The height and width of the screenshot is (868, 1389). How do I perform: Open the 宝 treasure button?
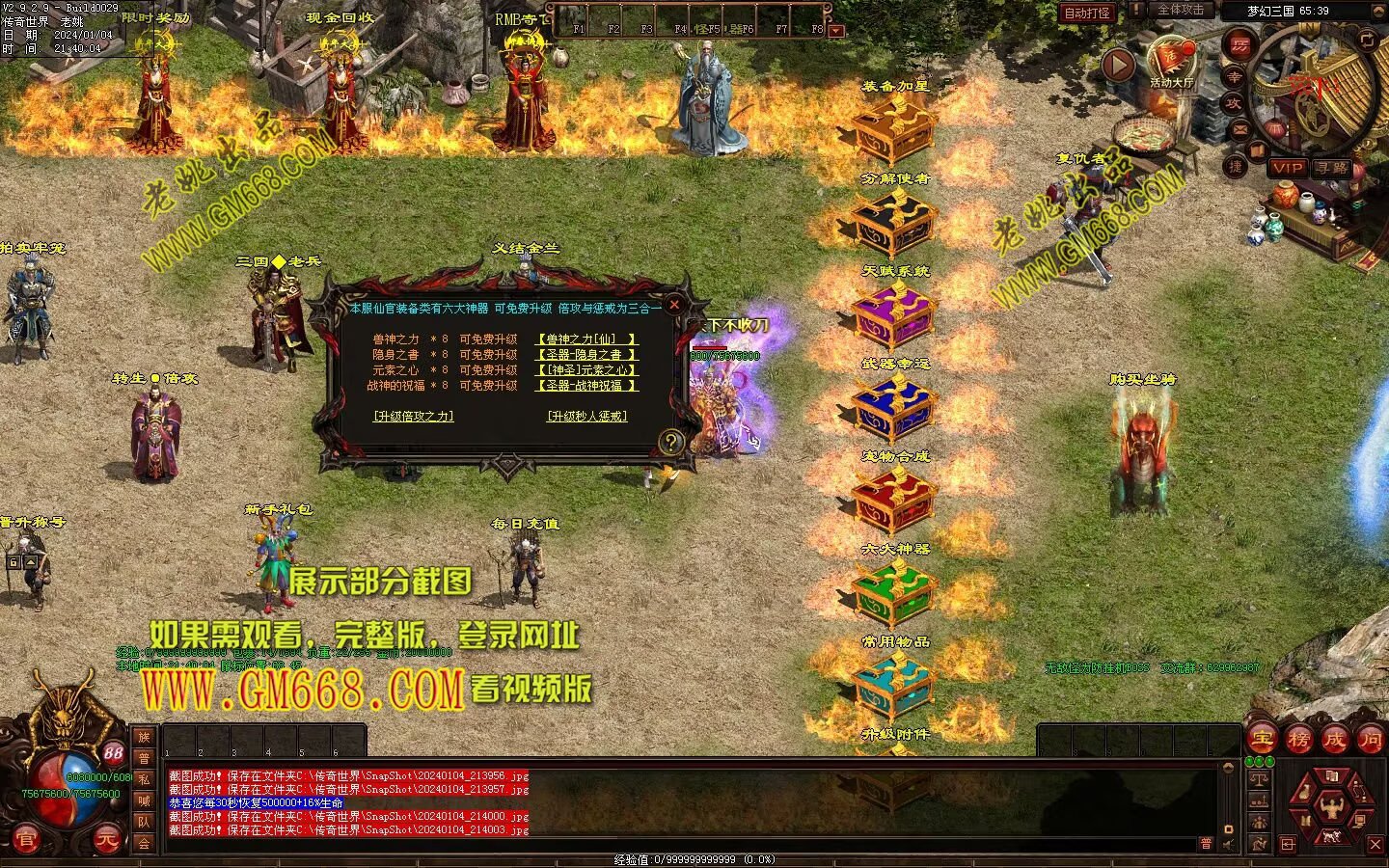point(1262,740)
